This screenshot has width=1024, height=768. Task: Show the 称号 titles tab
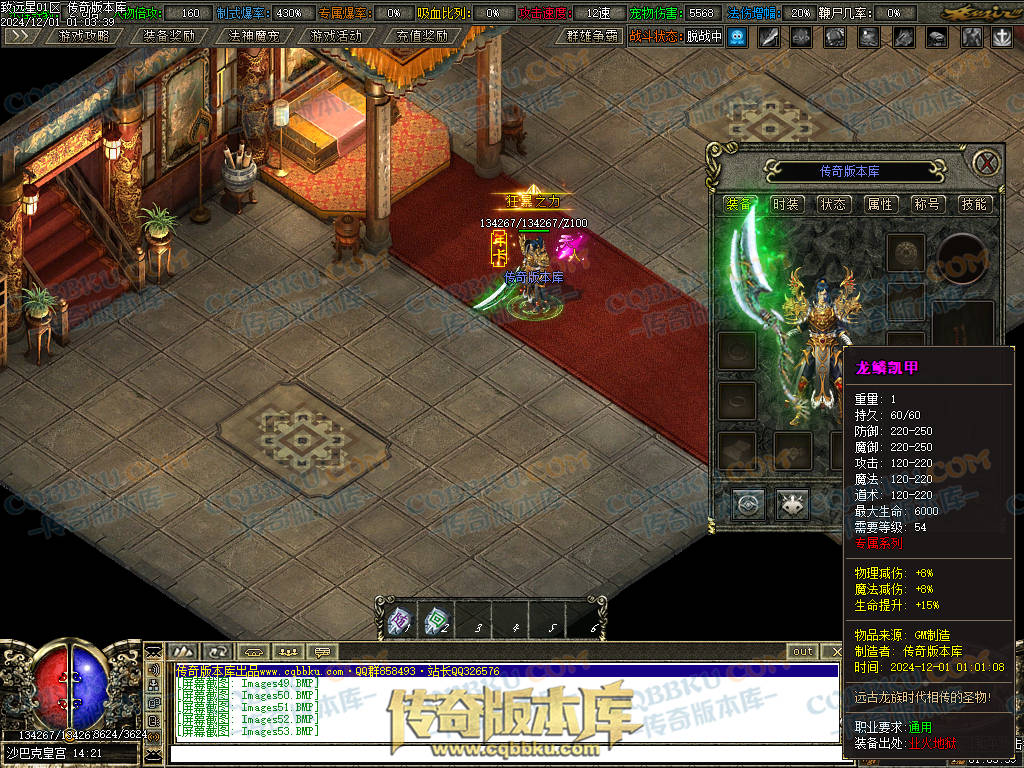coord(927,204)
